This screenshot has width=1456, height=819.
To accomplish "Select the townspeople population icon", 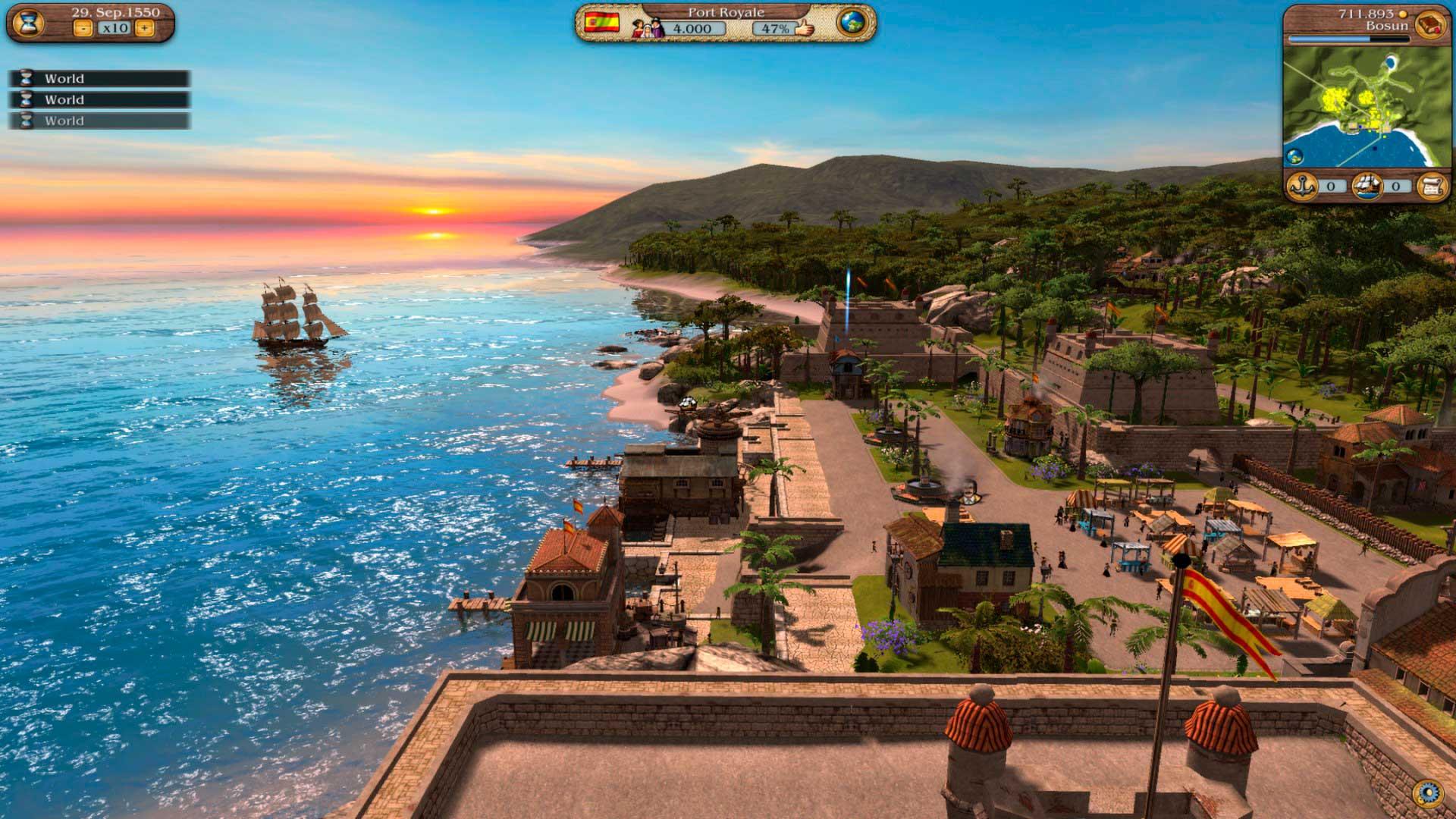I will pos(649,27).
